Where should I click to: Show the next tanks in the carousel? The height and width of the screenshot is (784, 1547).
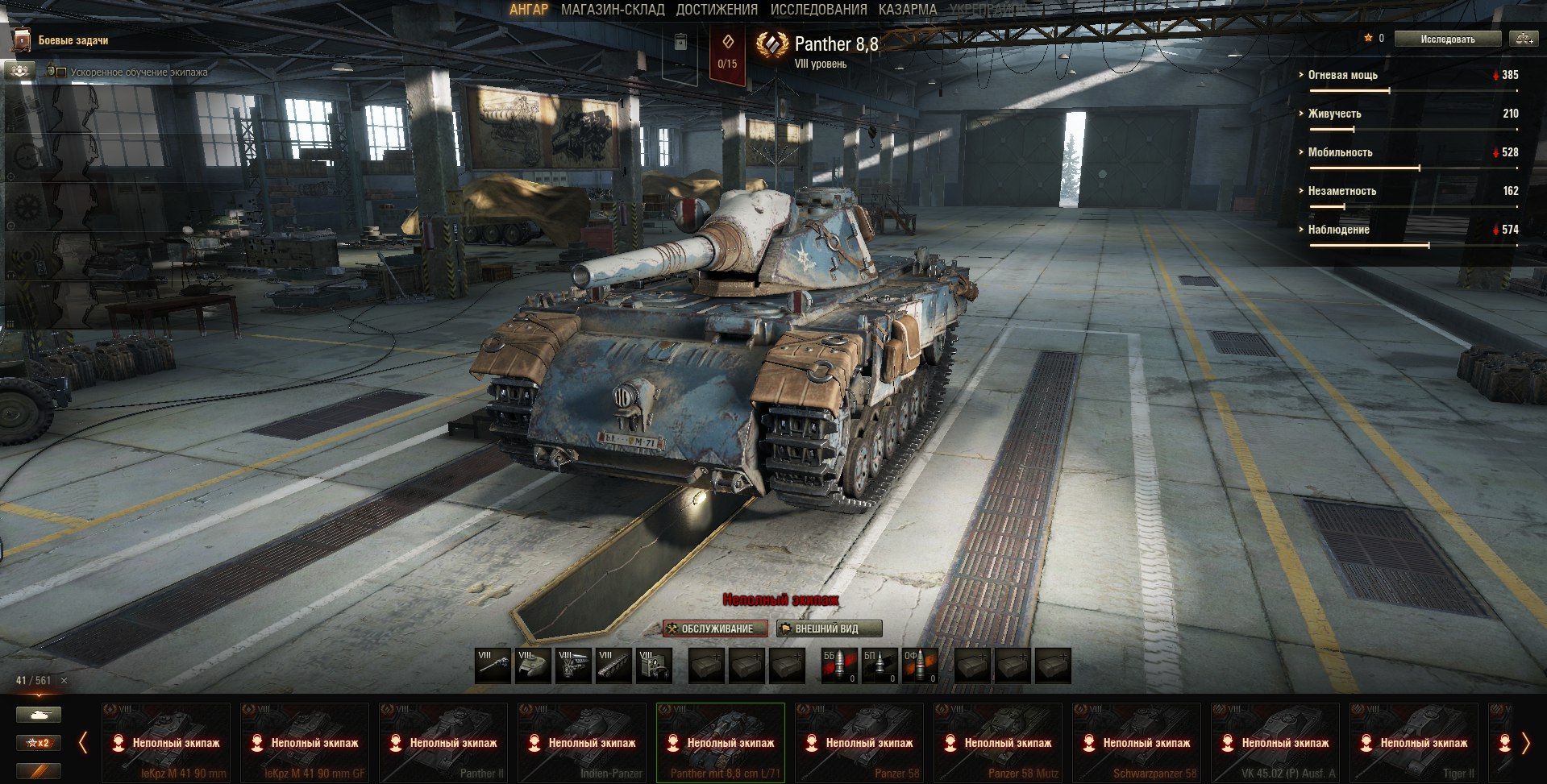[x=1524, y=743]
